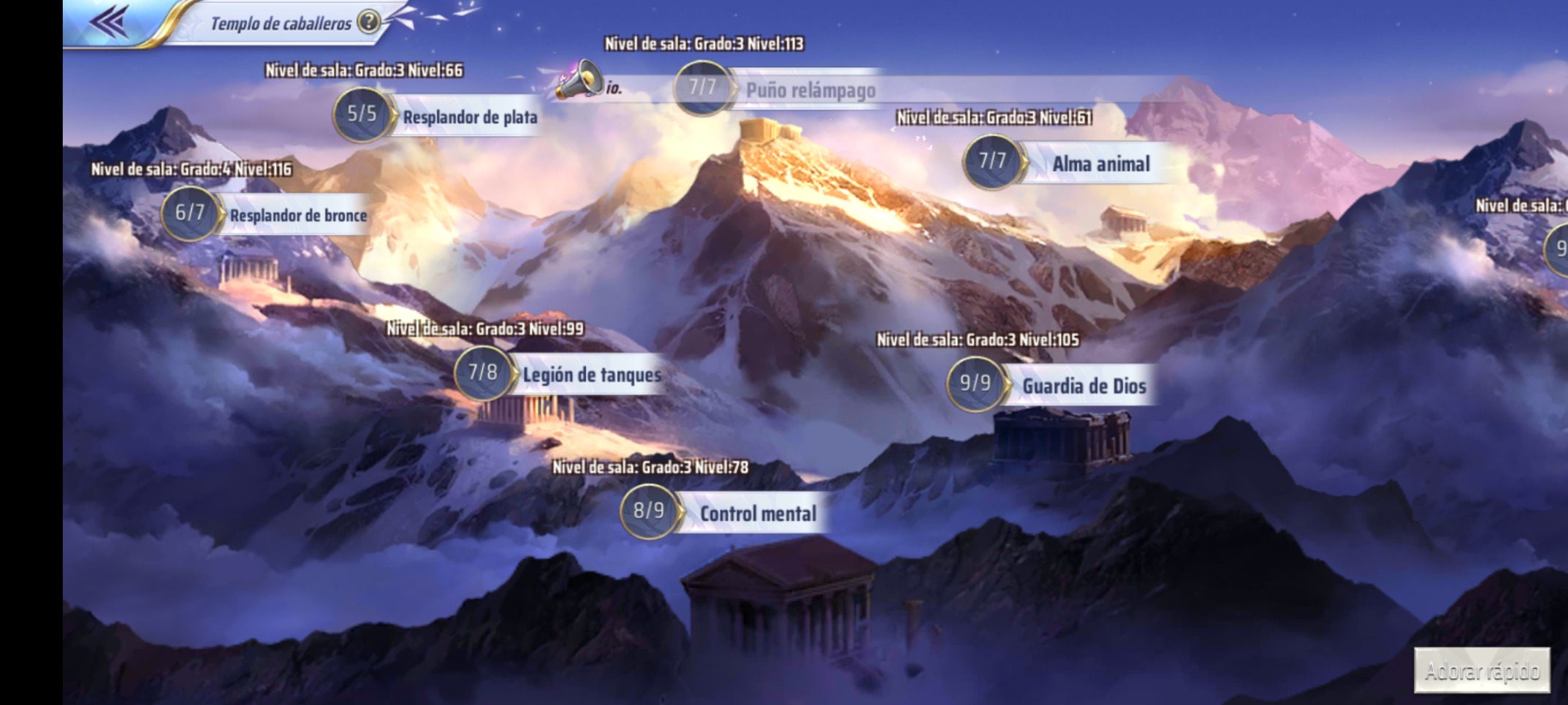
Task: Choose the Alma animal hall
Action: [1100, 164]
